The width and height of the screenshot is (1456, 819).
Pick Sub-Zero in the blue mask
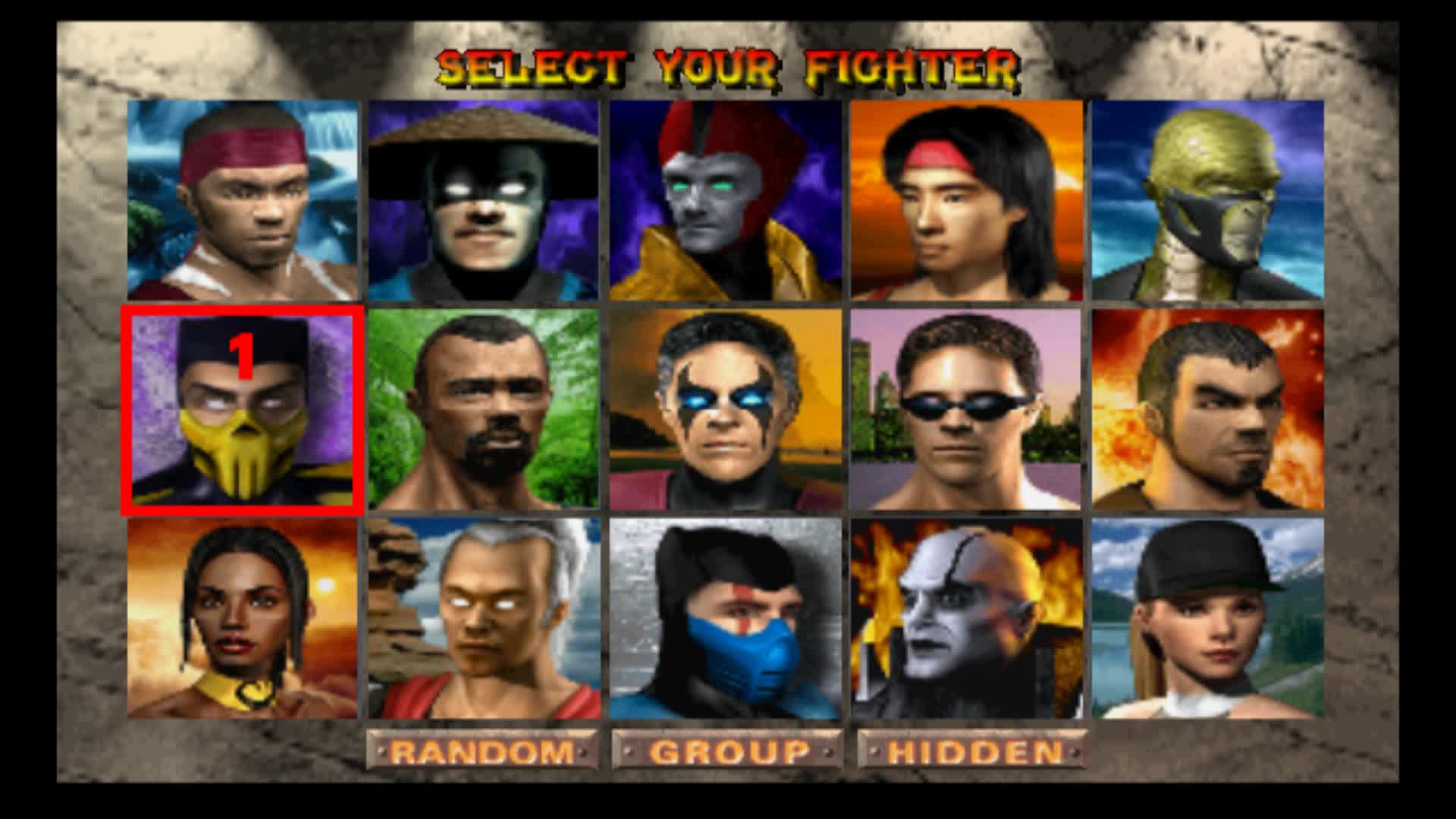(x=725, y=618)
